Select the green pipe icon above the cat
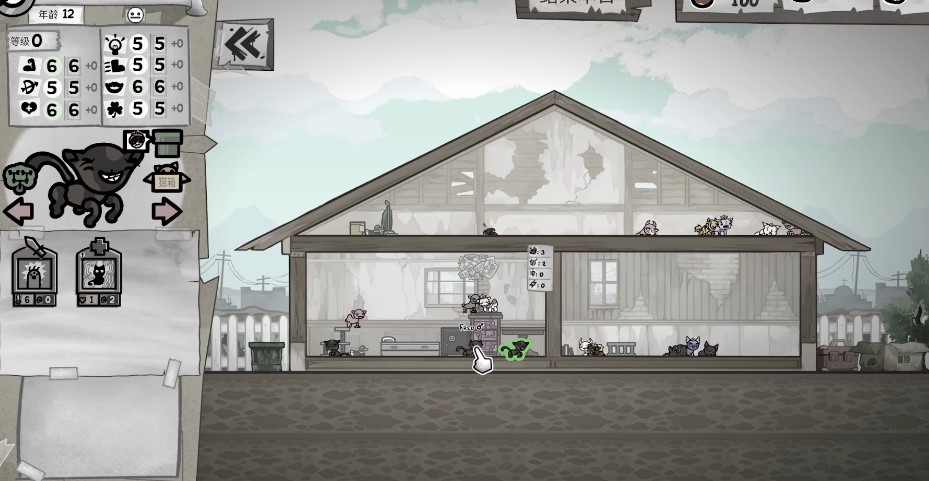This screenshot has height=481, width=929. pos(167,142)
